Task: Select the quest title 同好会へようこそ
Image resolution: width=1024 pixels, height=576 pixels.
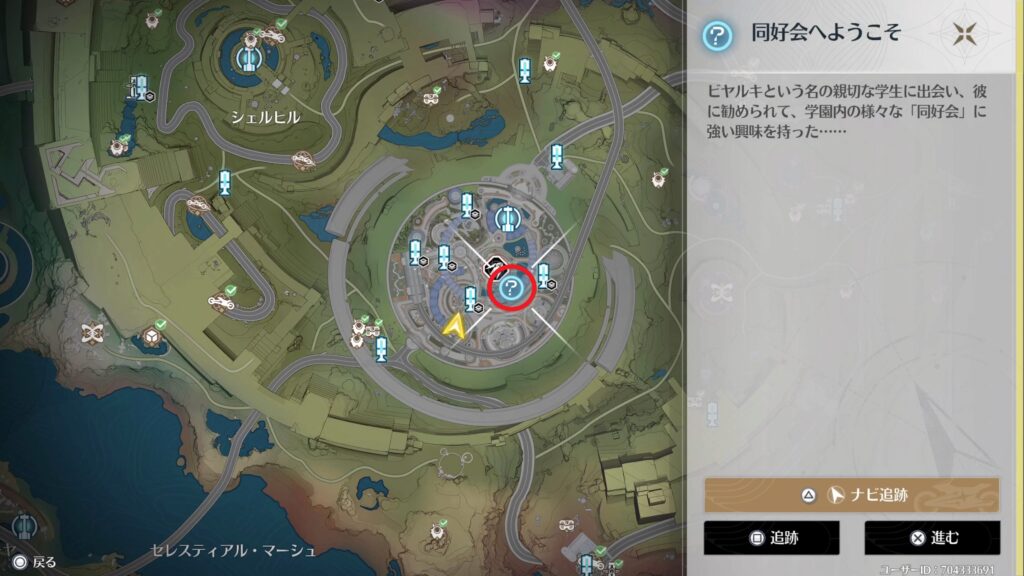Action: click(x=826, y=34)
